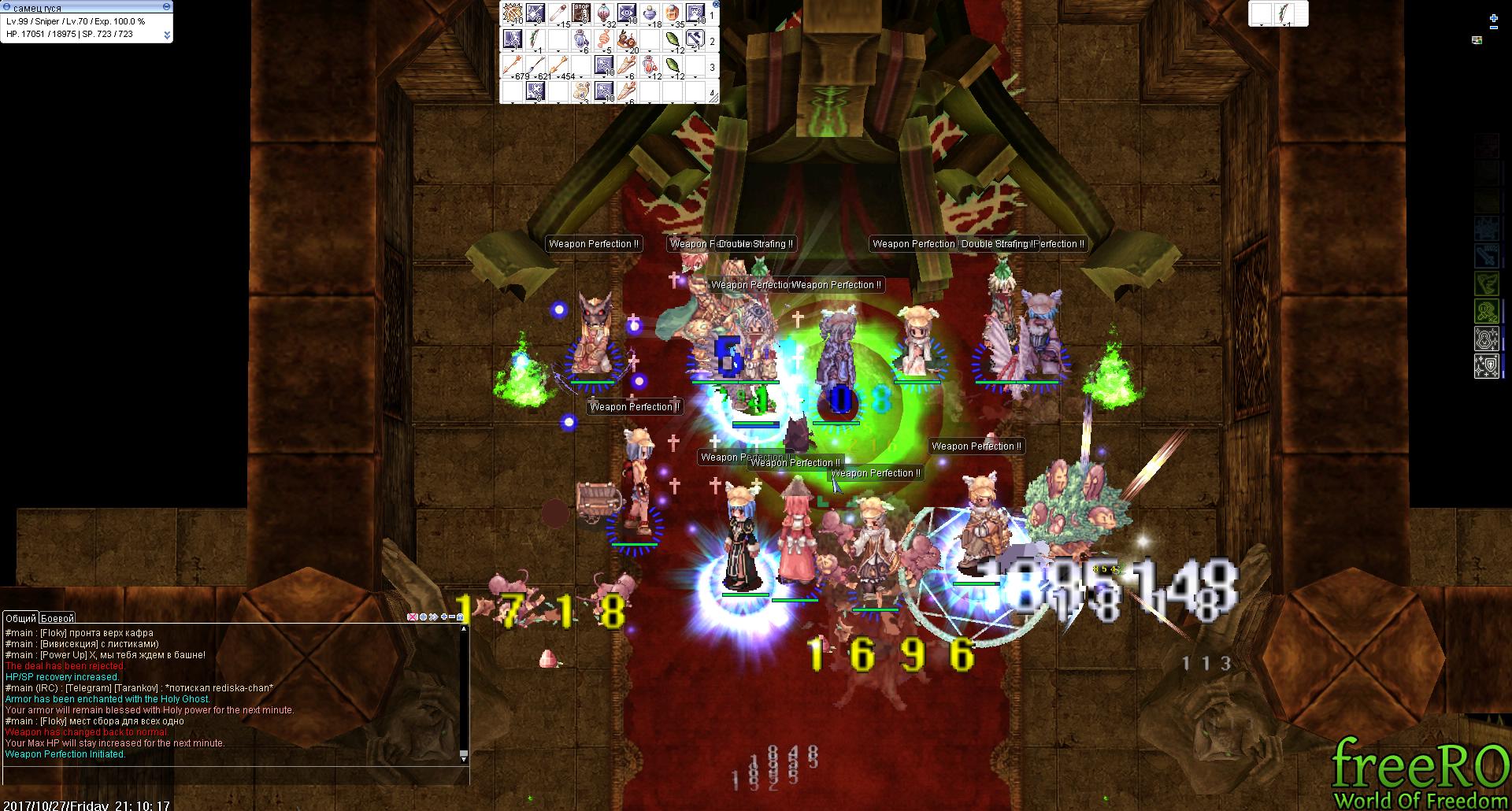This screenshot has width=1512, height=811.
Task: Select the arrow stack with 454 arrows
Action: click(558, 65)
